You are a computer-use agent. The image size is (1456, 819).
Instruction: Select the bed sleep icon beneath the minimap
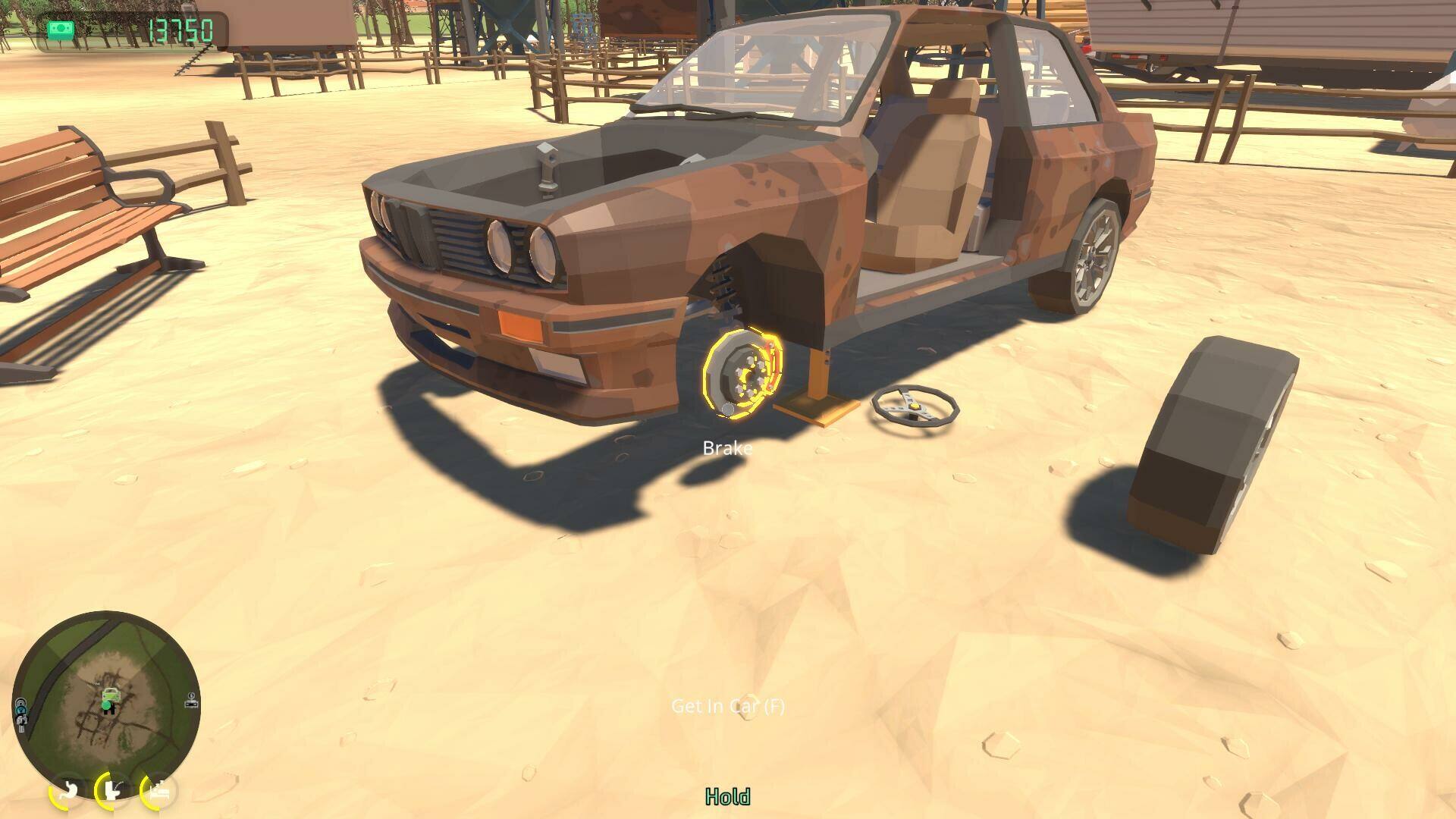point(158,792)
